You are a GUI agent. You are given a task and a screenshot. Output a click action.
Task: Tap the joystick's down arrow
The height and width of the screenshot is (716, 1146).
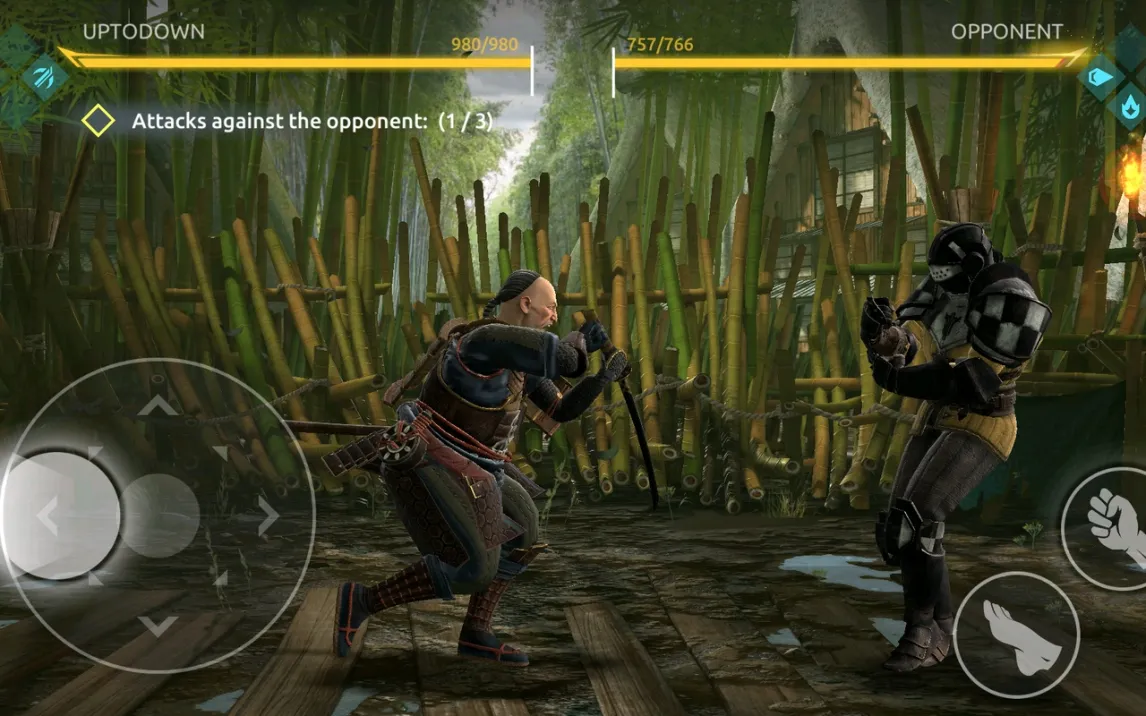157,627
